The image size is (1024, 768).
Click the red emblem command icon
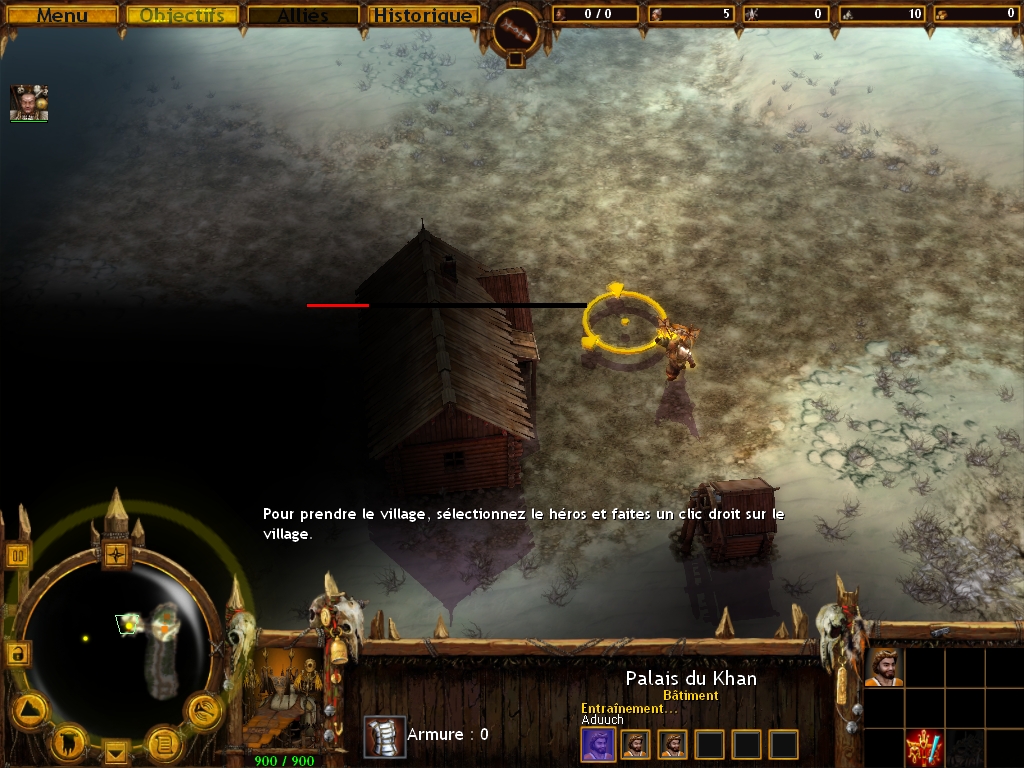925,748
